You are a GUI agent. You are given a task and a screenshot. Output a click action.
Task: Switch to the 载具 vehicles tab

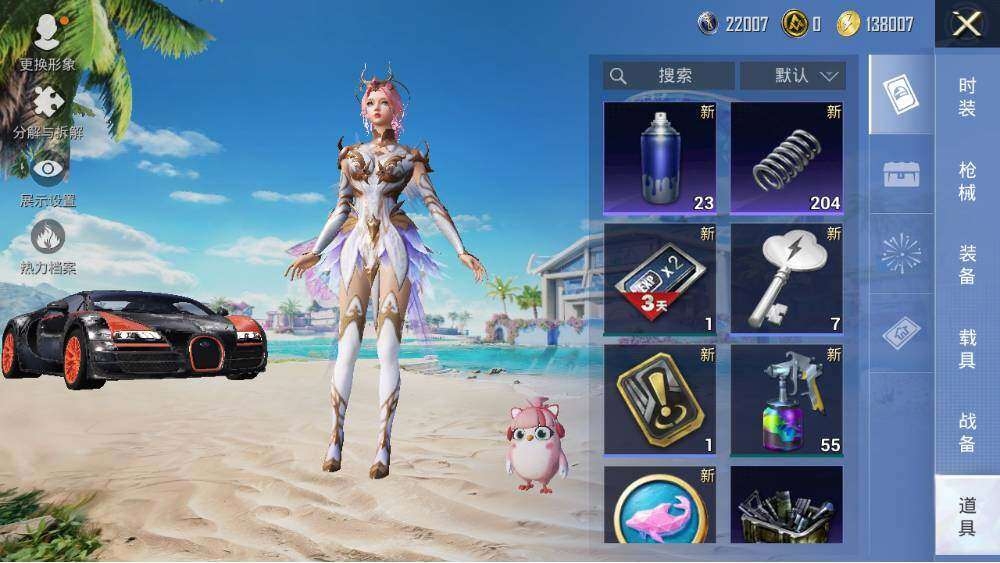[x=966, y=349]
